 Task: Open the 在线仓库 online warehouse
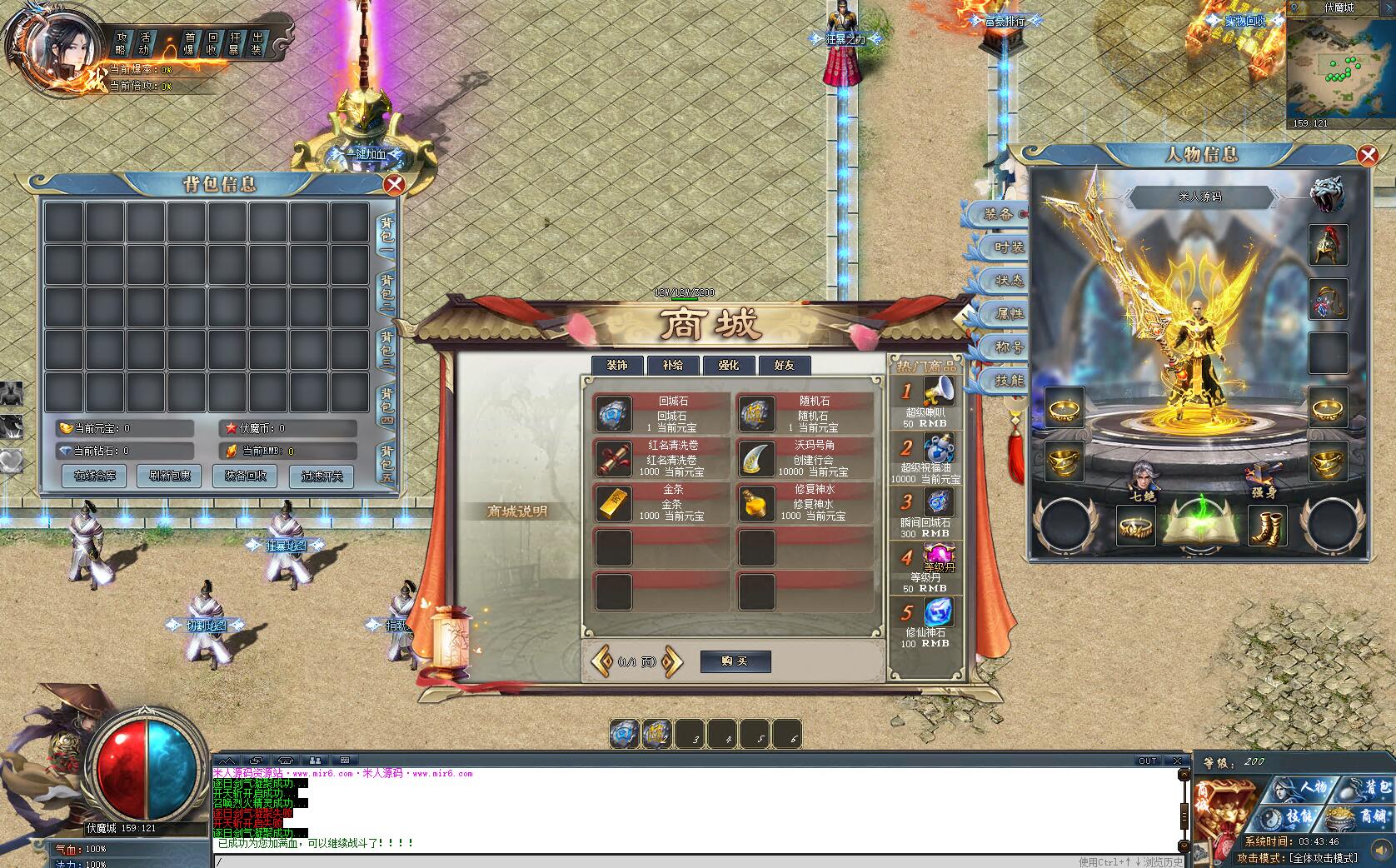pyautogui.click(x=95, y=476)
